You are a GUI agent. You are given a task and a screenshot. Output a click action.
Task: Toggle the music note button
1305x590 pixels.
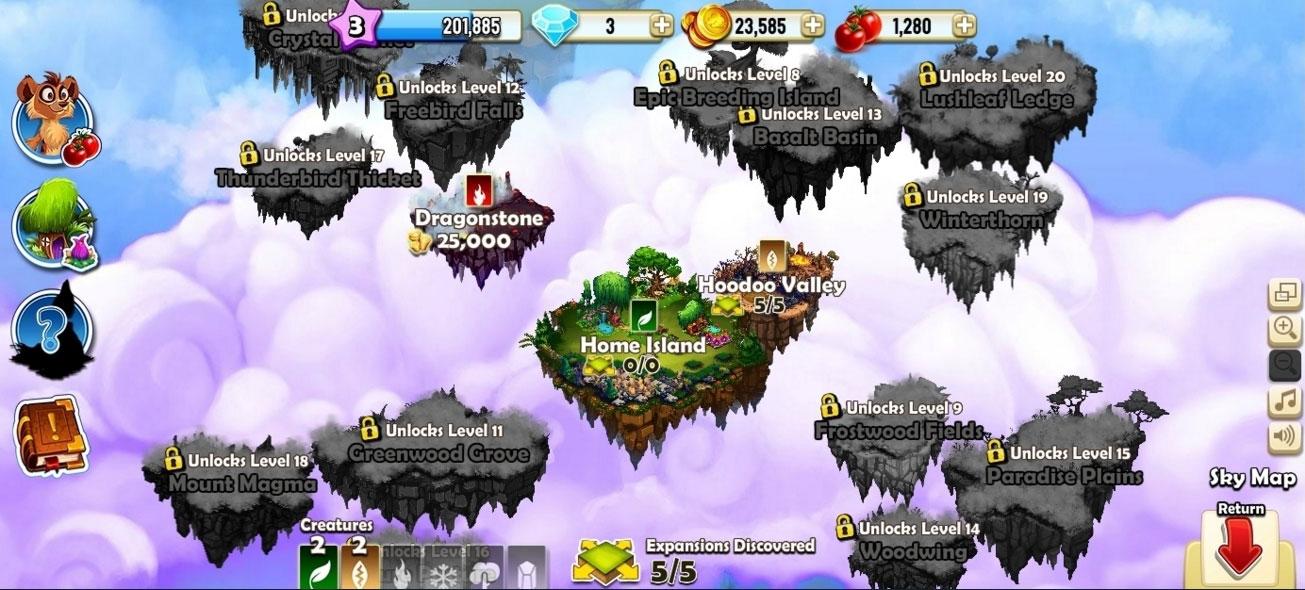(x=1284, y=402)
